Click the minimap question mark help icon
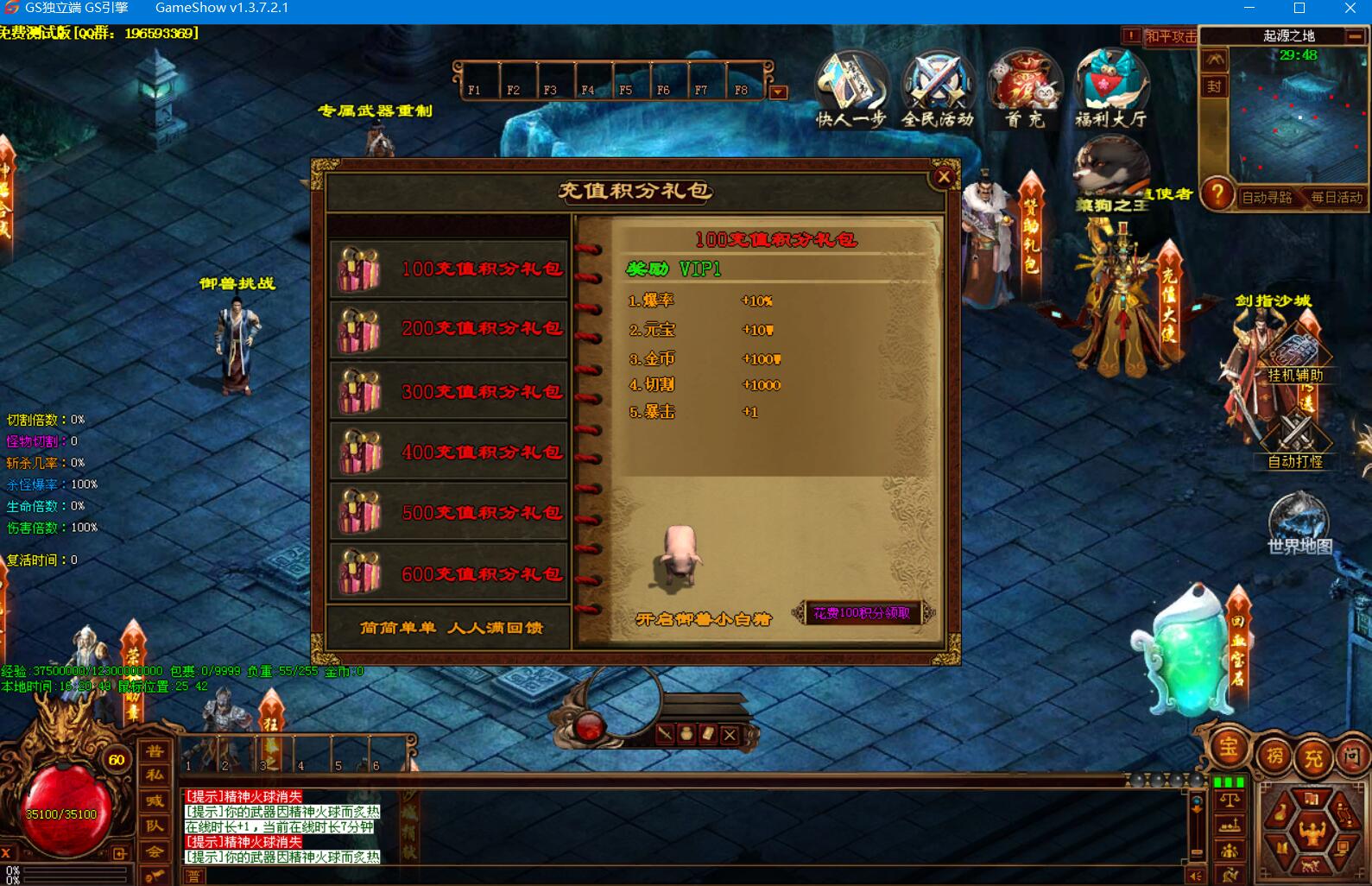The width and height of the screenshot is (1372, 886). coord(1217,195)
